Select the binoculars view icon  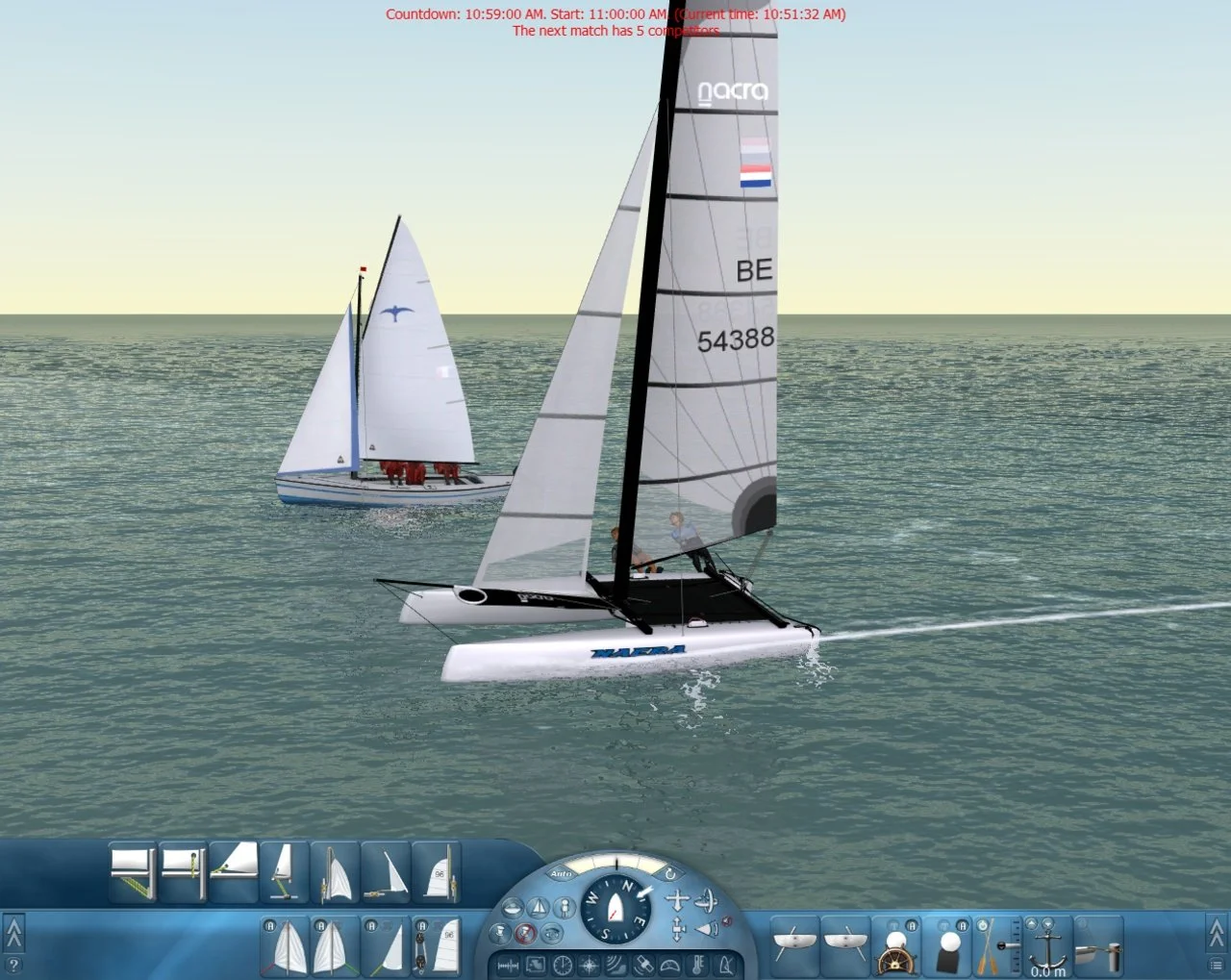click(x=551, y=933)
